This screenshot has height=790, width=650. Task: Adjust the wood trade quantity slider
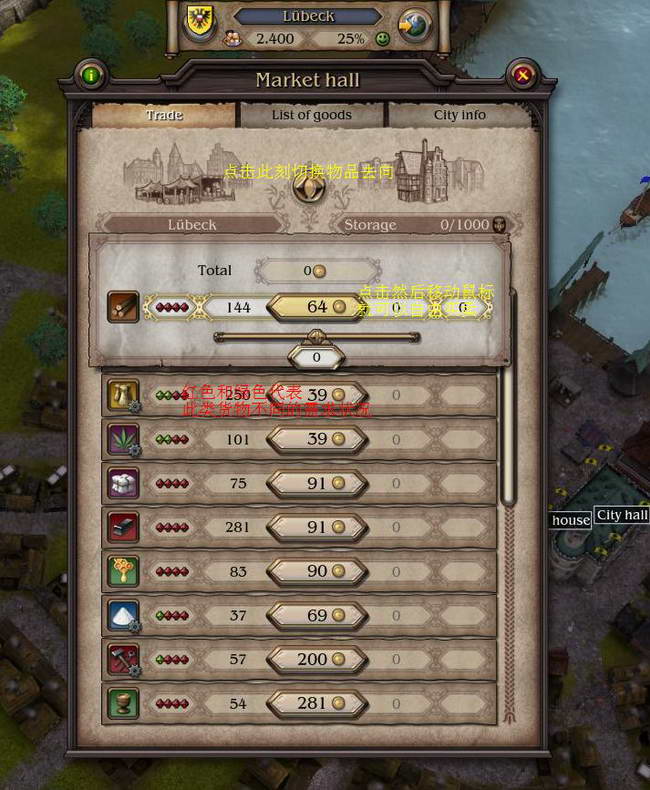click(x=316, y=337)
